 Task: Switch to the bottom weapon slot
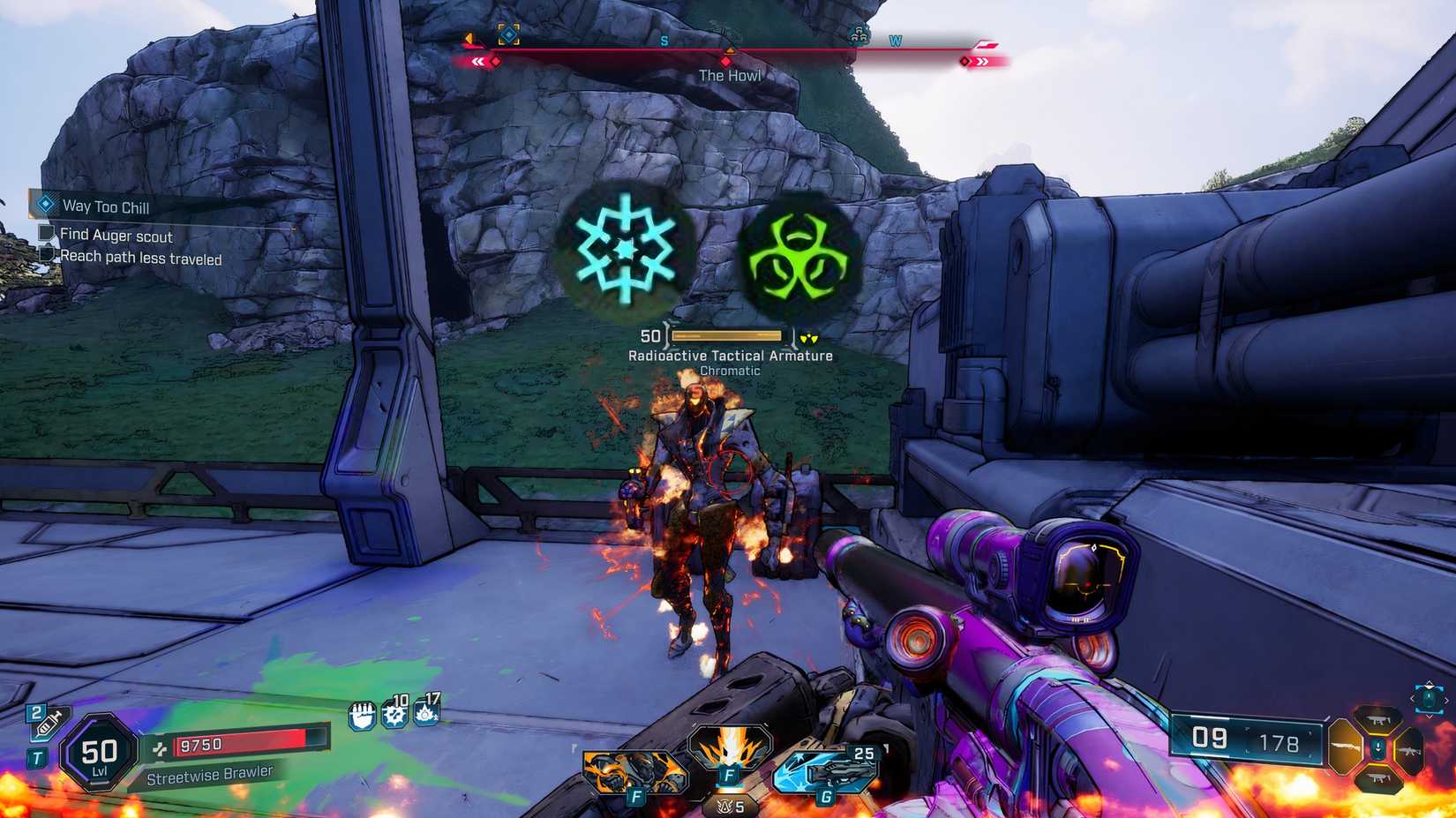click(x=1377, y=778)
